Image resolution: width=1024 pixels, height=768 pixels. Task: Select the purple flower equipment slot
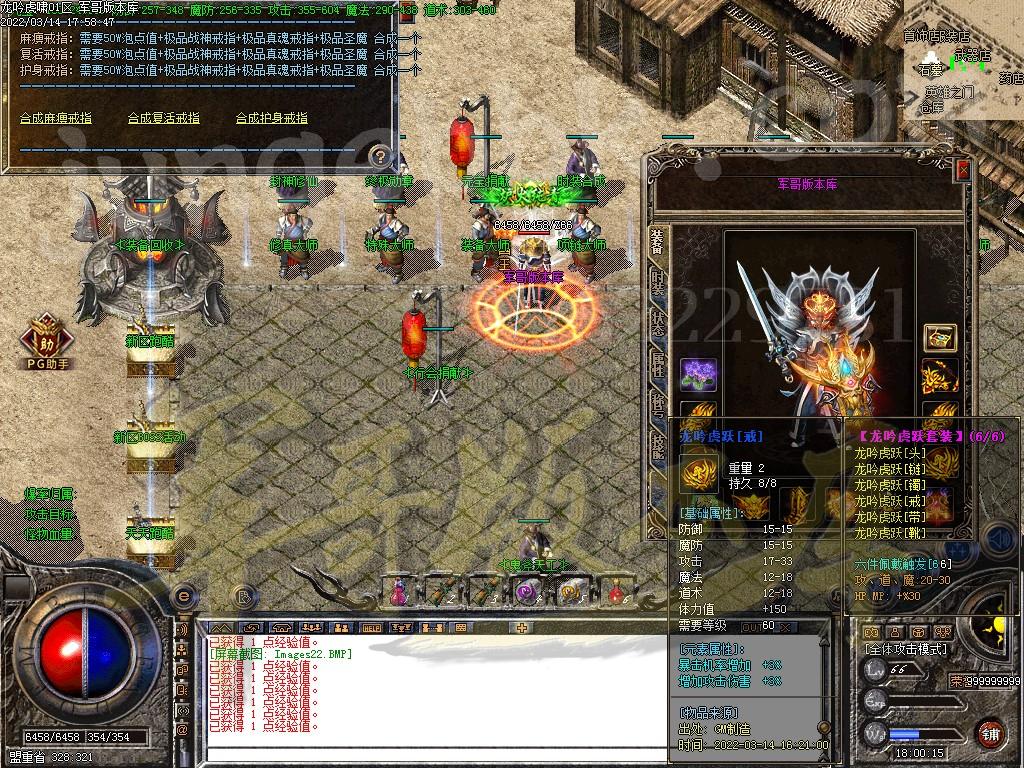pyautogui.click(x=698, y=375)
